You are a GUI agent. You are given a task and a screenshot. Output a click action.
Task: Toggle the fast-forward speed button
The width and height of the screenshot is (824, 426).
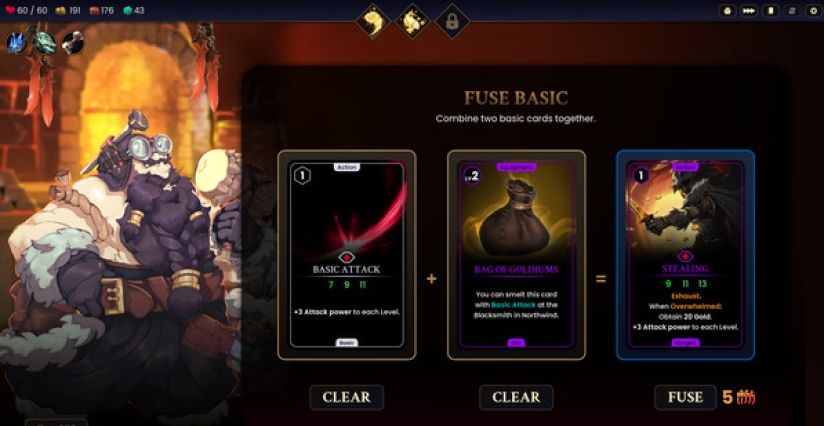click(x=749, y=11)
